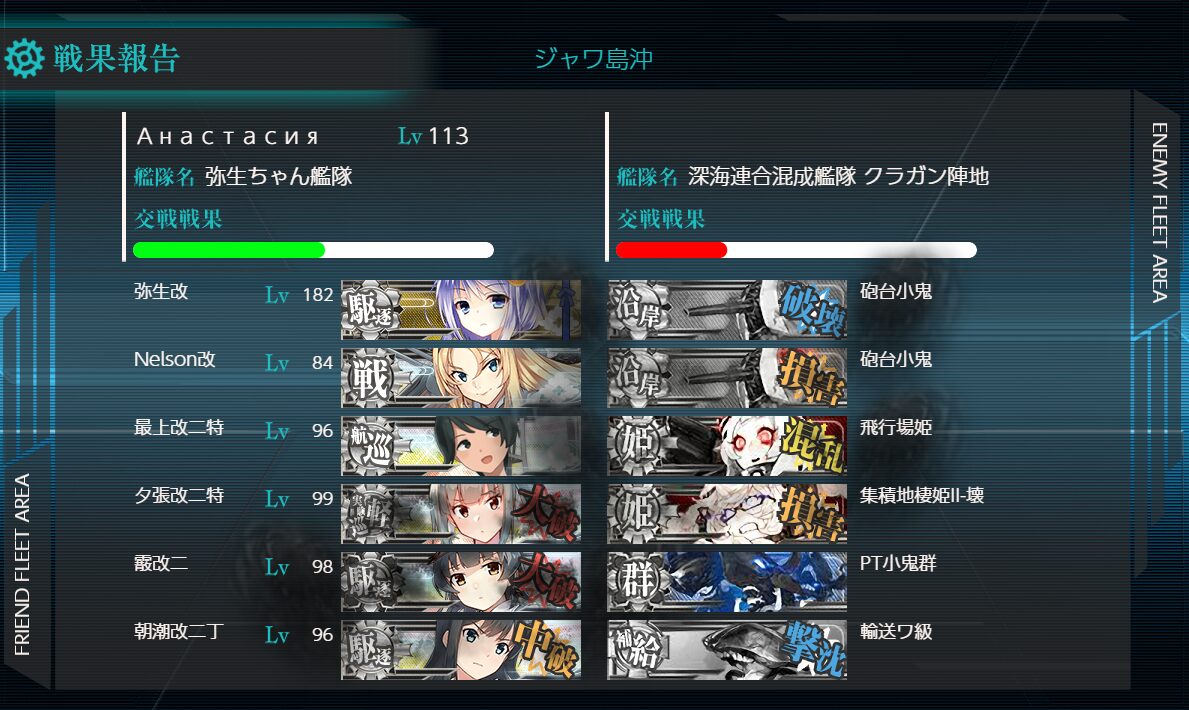
Task: Select the 朝潮改二丁 ship banner
Action: pos(460,650)
